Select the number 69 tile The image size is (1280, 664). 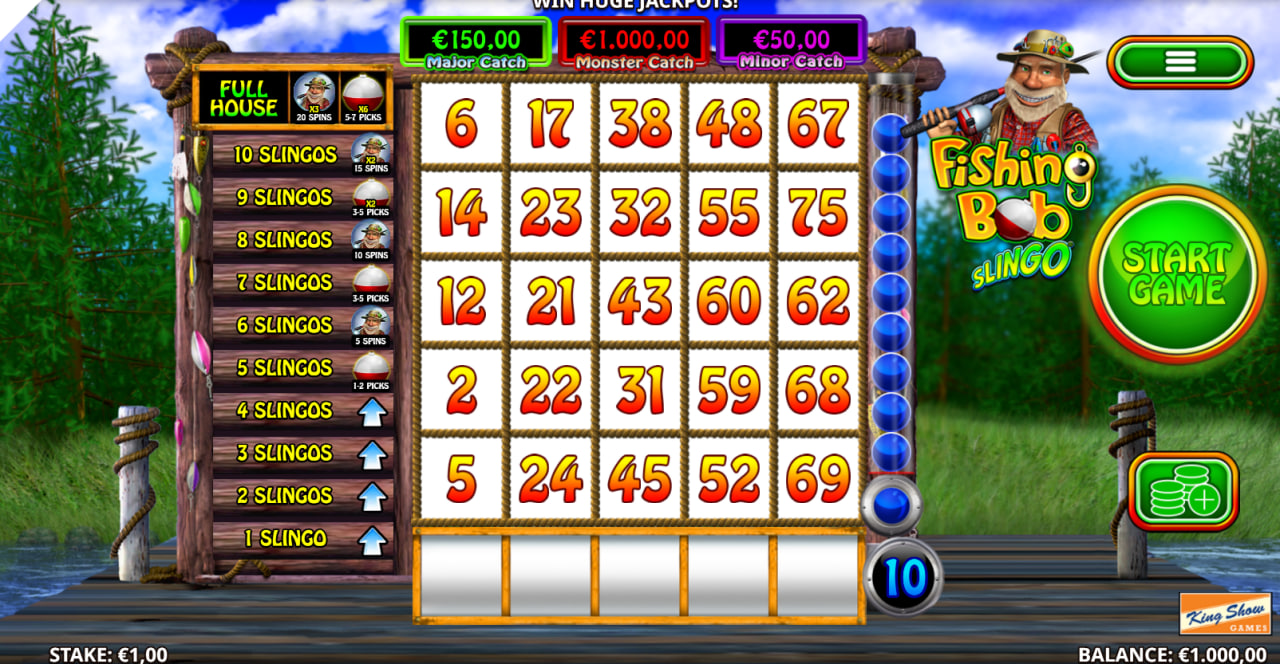click(x=818, y=480)
